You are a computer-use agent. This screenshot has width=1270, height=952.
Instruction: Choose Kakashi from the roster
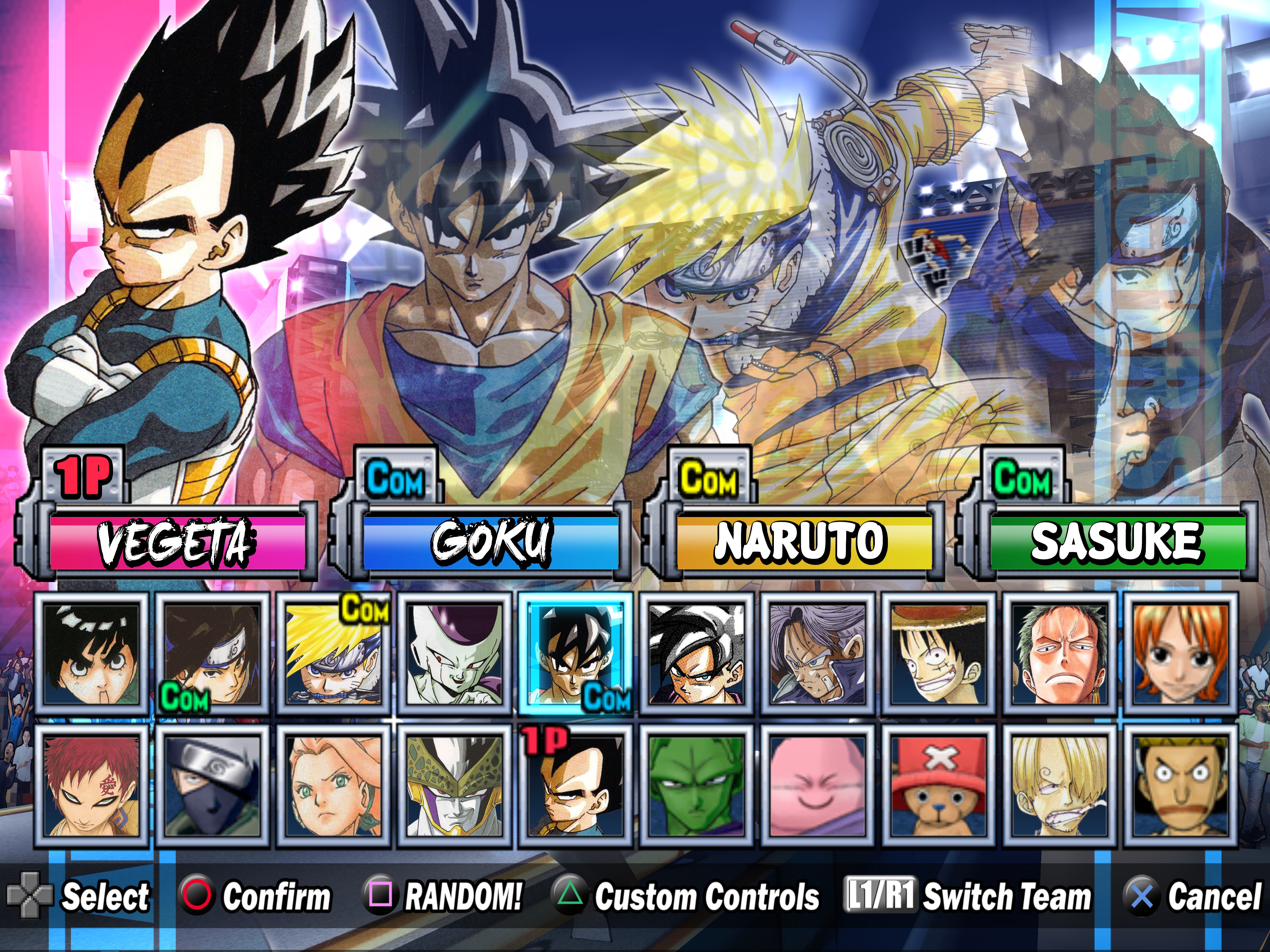click(213, 786)
